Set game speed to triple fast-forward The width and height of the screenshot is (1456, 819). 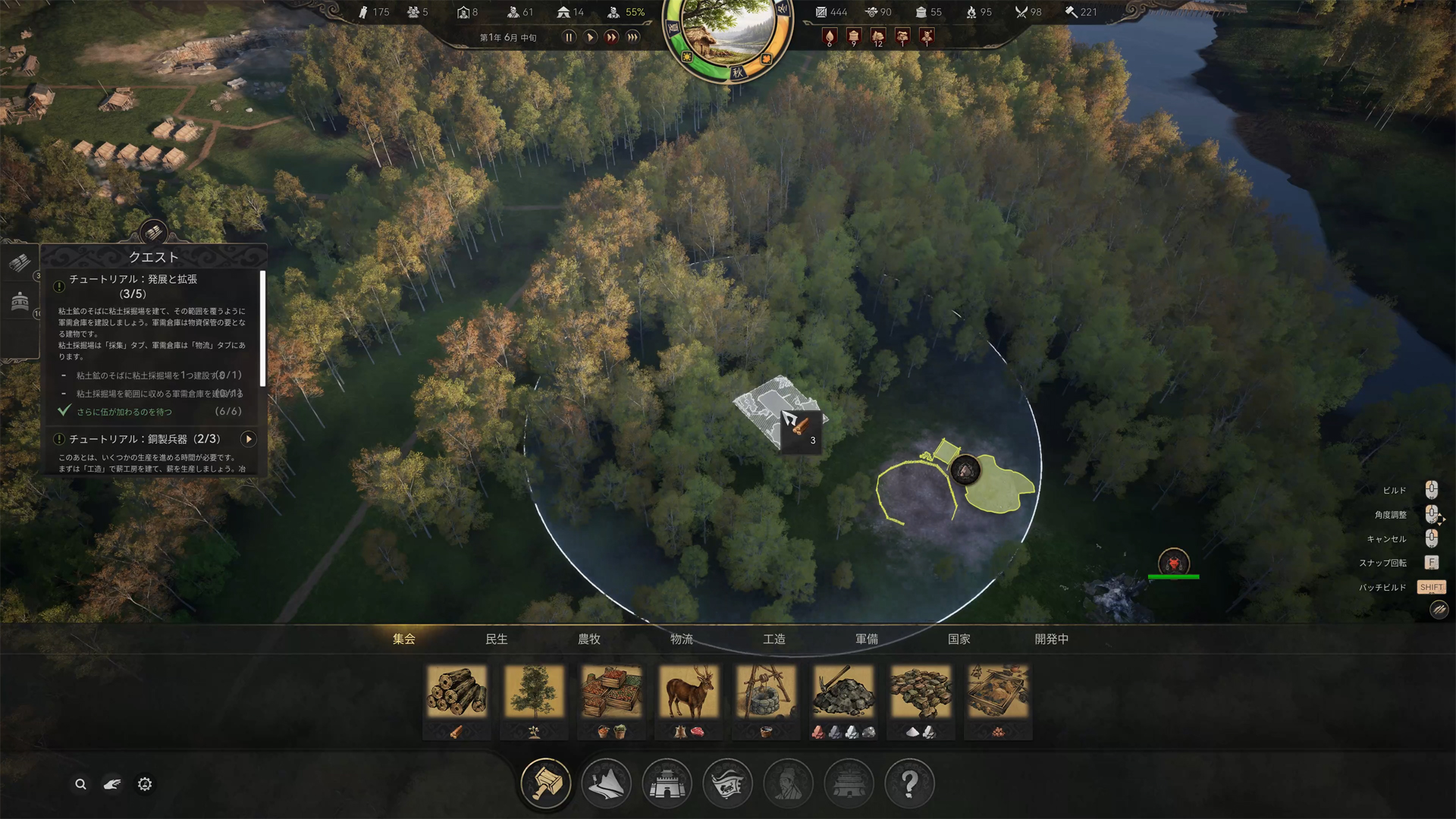pyautogui.click(x=633, y=37)
